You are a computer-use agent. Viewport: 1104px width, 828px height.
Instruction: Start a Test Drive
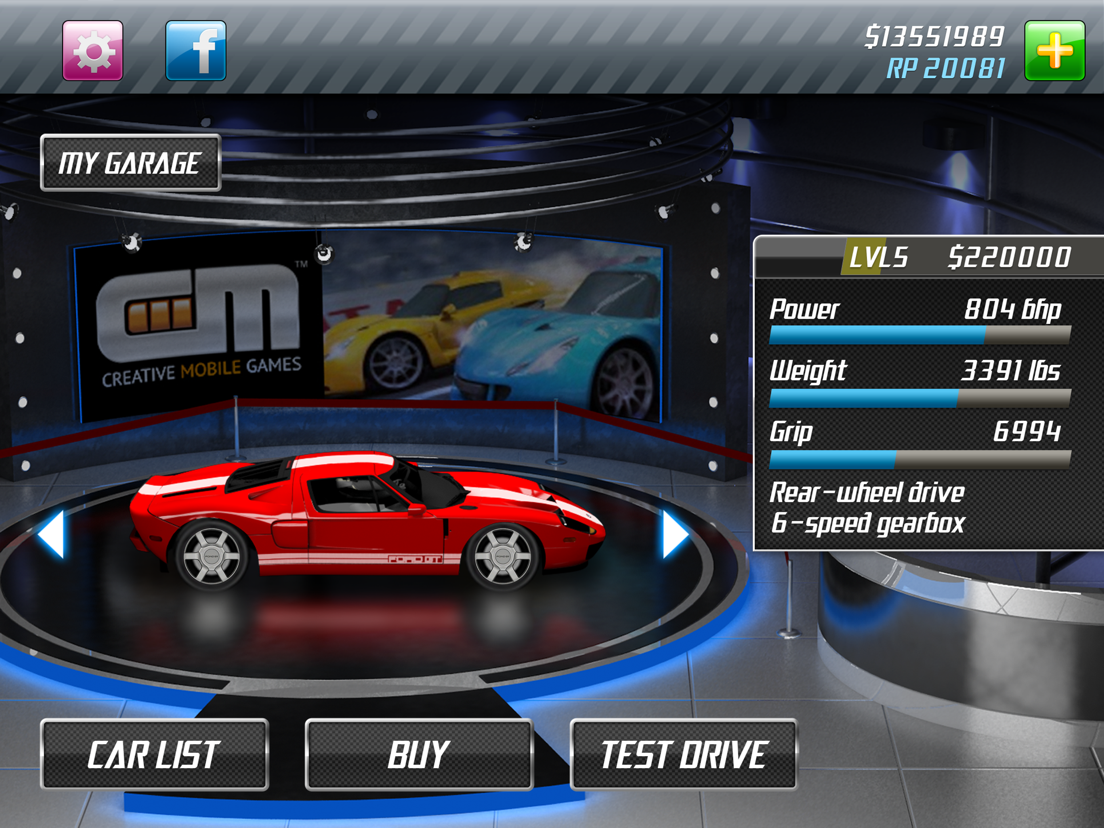pos(684,755)
